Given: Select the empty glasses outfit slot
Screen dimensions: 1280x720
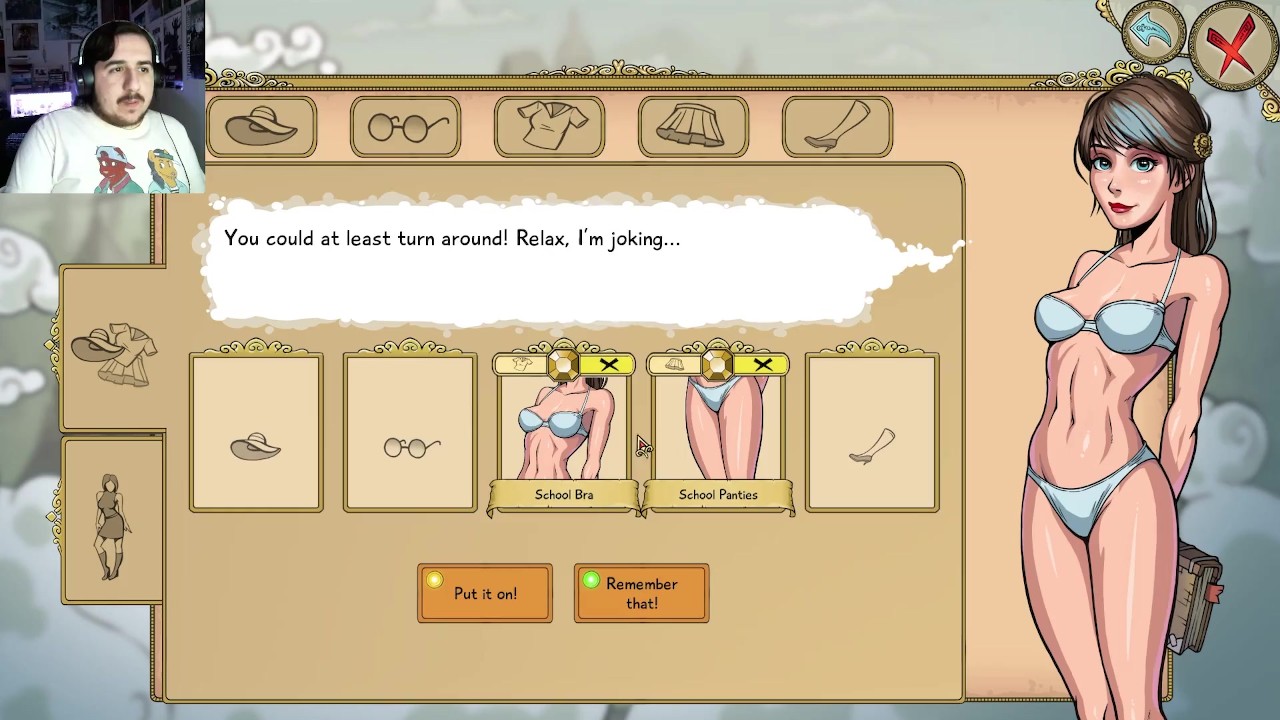Looking at the screenshot, I should [x=410, y=433].
